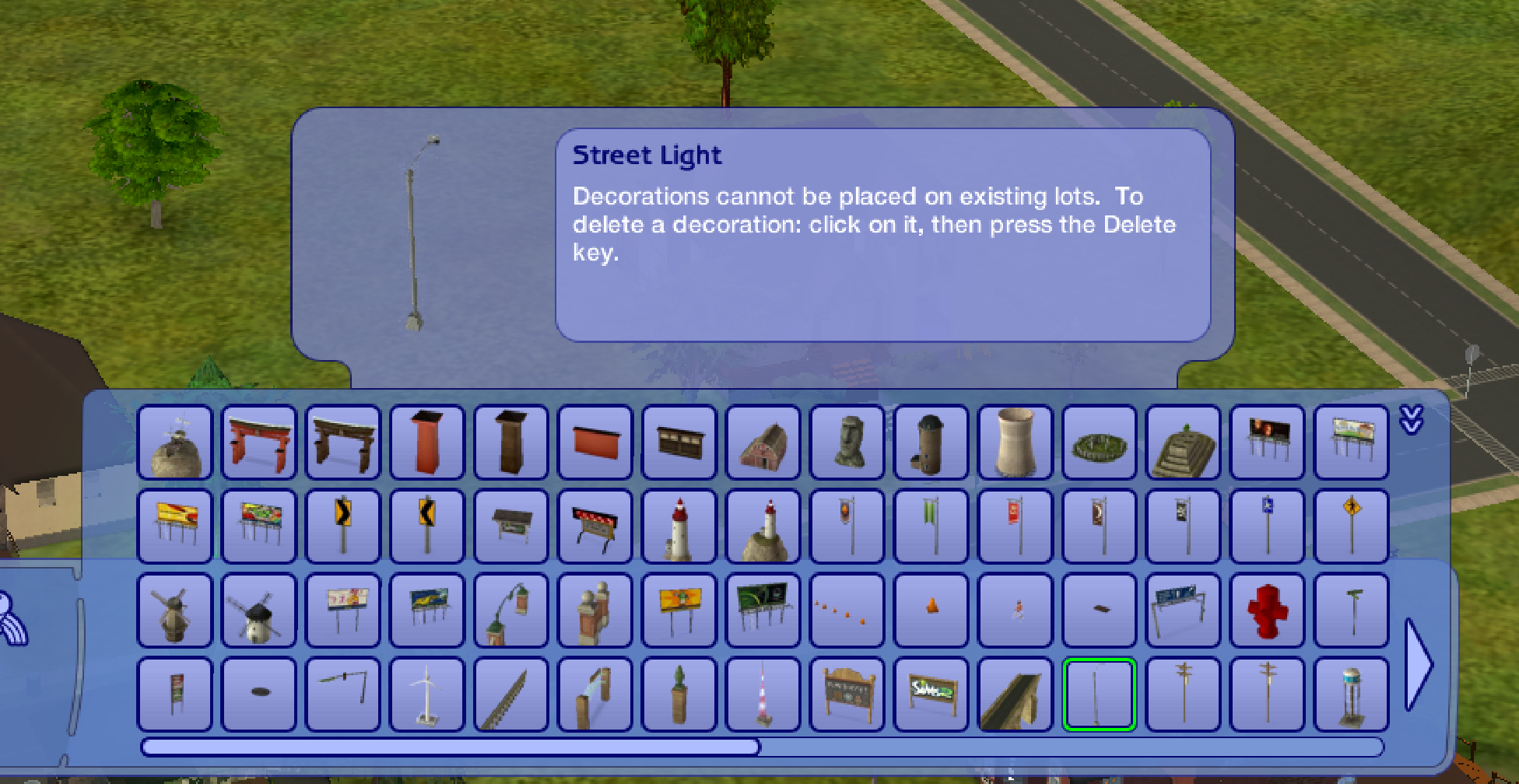
Task: Select the red-and-white radio tower
Action: click(763, 692)
